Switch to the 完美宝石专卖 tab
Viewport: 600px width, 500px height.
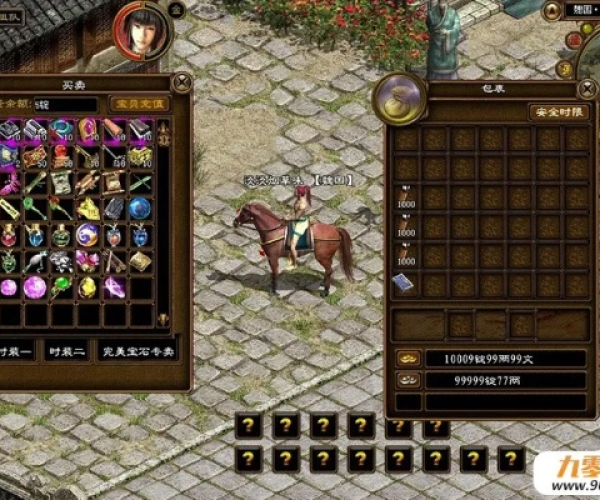pos(139,352)
